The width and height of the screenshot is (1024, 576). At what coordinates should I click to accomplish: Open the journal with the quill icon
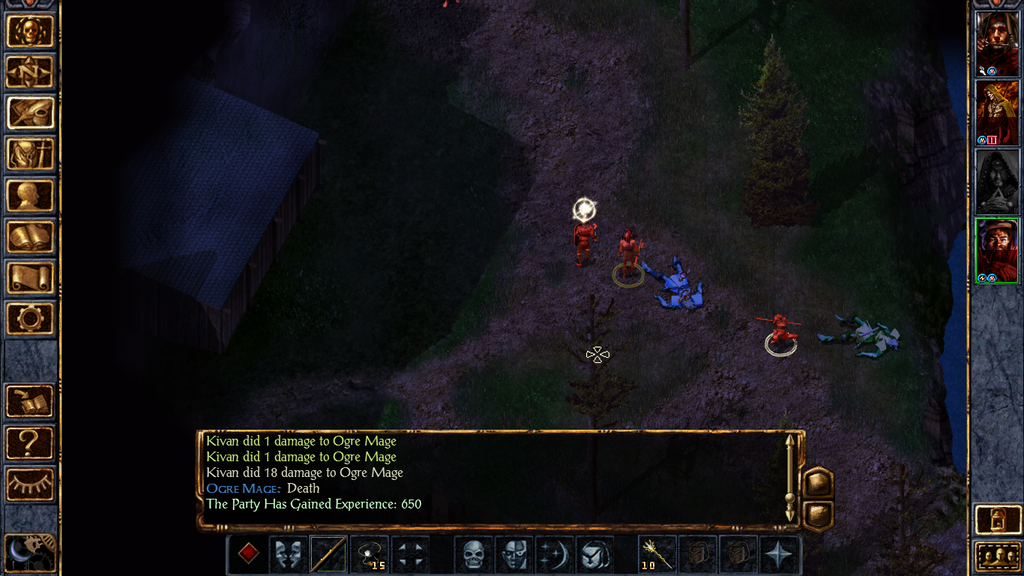click(x=30, y=113)
